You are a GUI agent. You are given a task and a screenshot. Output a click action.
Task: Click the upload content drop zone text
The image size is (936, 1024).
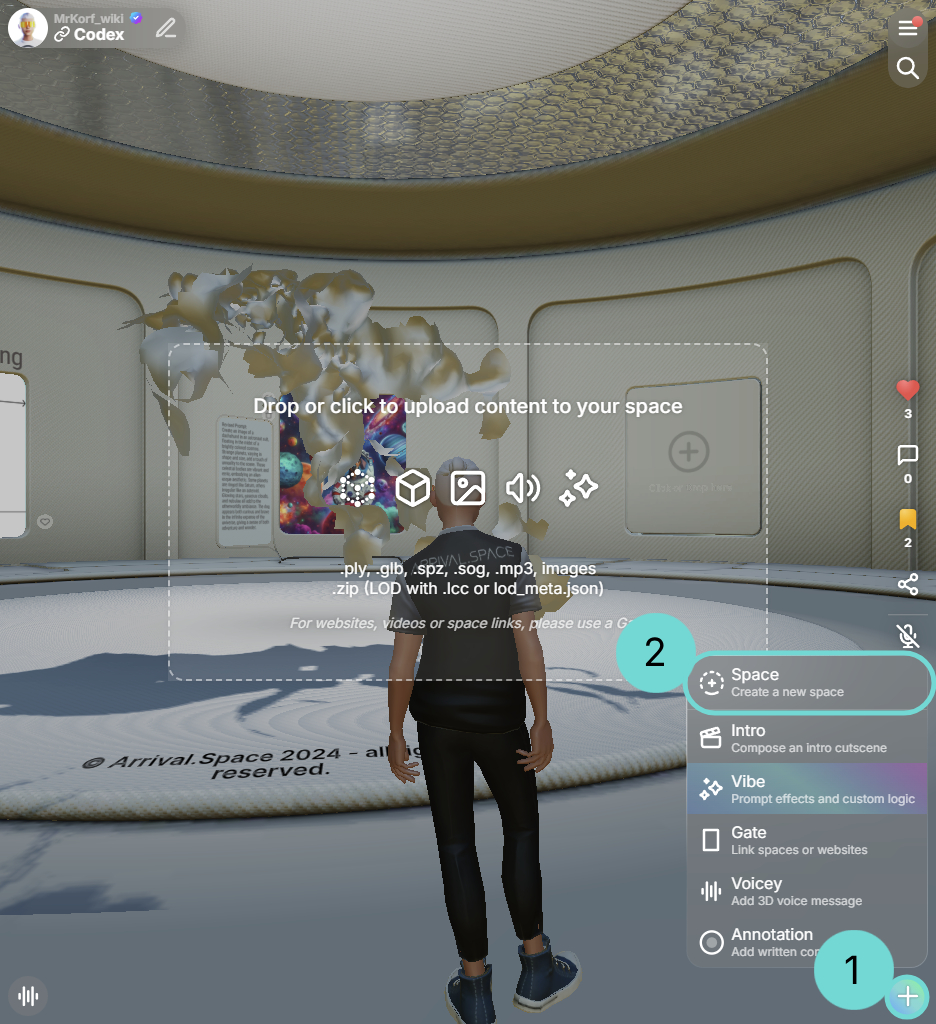467,406
